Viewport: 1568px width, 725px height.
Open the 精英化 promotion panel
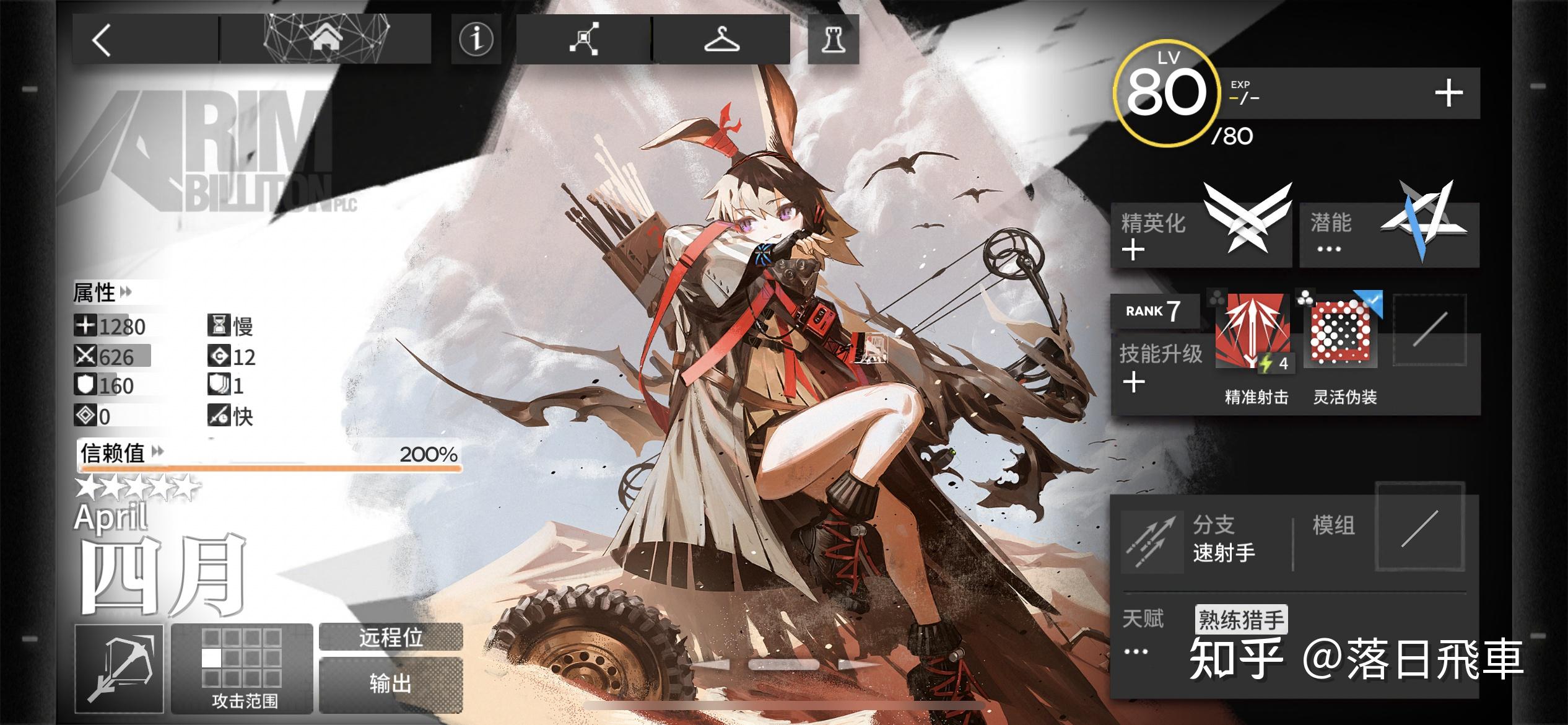click(x=1200, y=235)
